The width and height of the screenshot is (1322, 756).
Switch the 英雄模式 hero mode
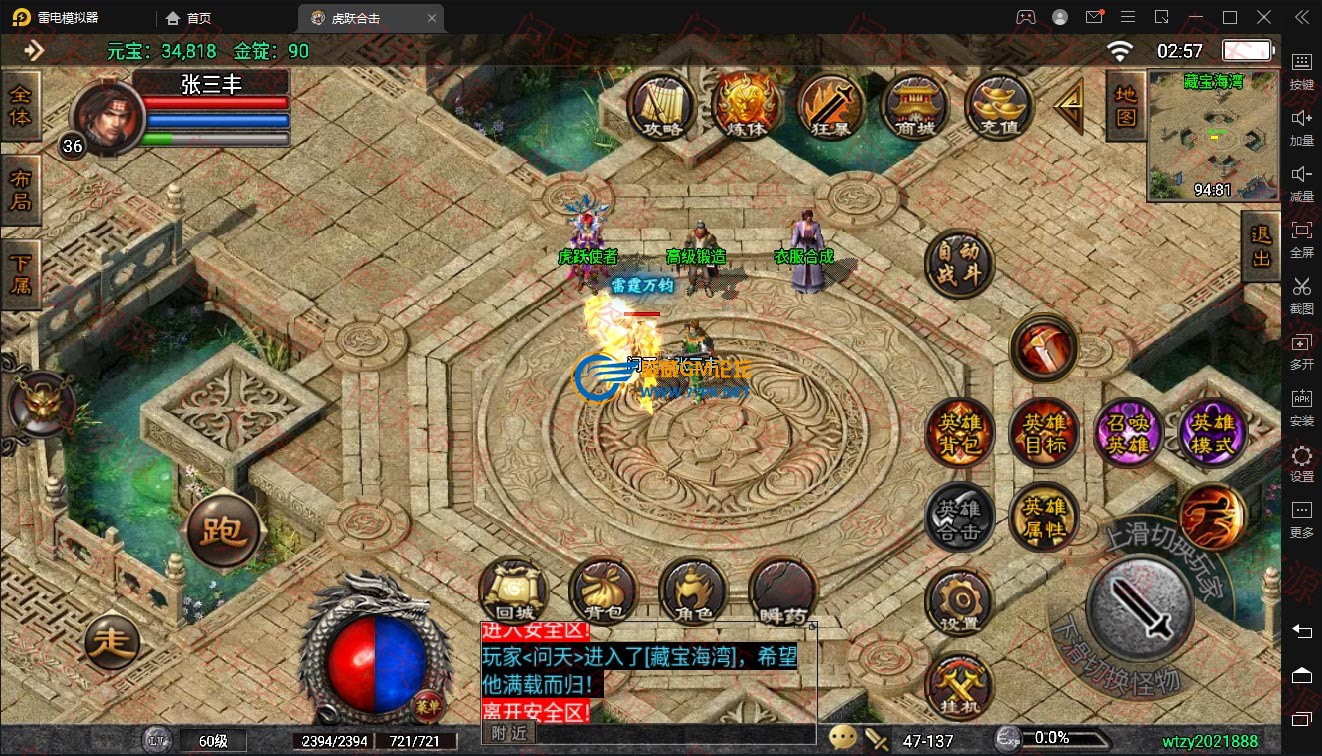[x=1212, y=433]
